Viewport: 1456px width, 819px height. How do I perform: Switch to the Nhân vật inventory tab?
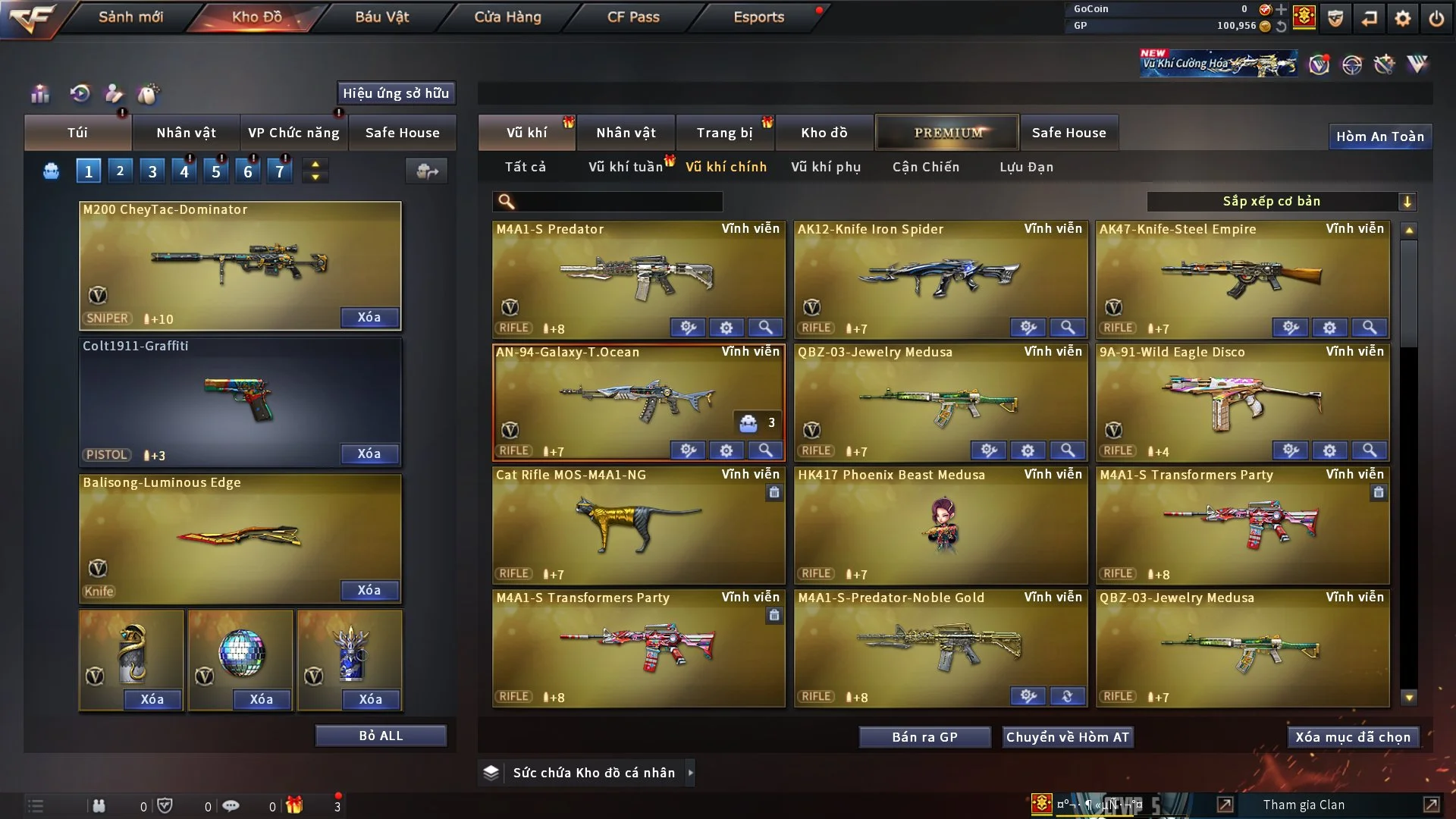point(626,133)
